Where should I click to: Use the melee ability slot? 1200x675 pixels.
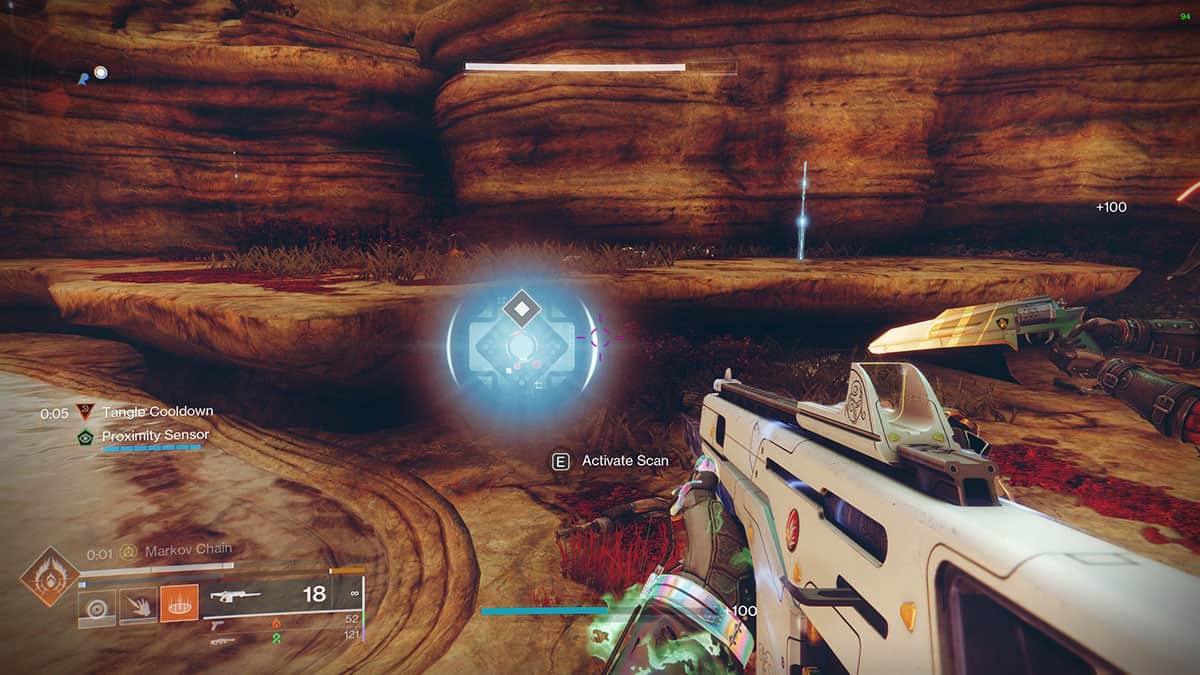[x=138, y=606]
